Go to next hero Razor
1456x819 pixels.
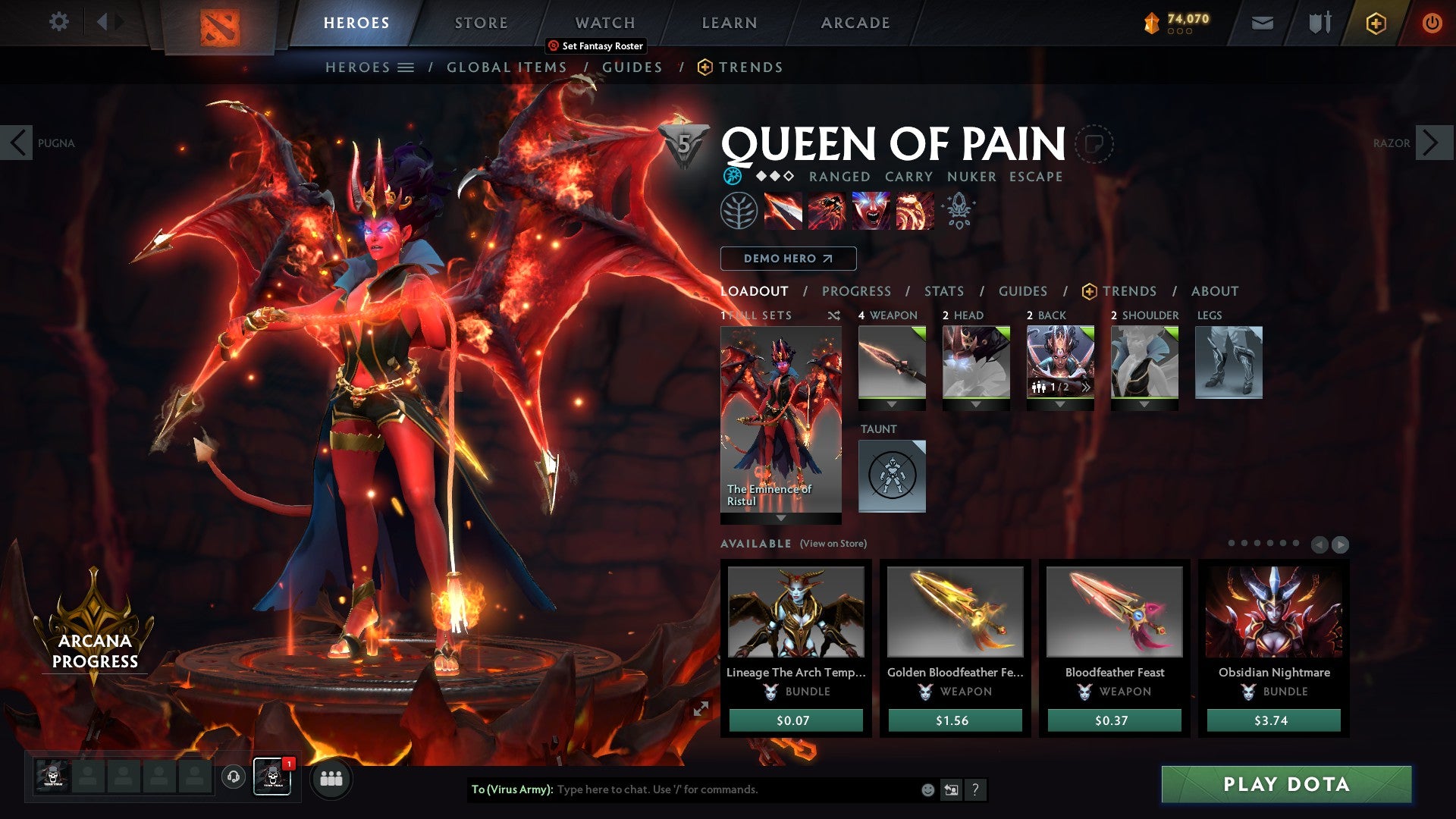pos(1432,143)
